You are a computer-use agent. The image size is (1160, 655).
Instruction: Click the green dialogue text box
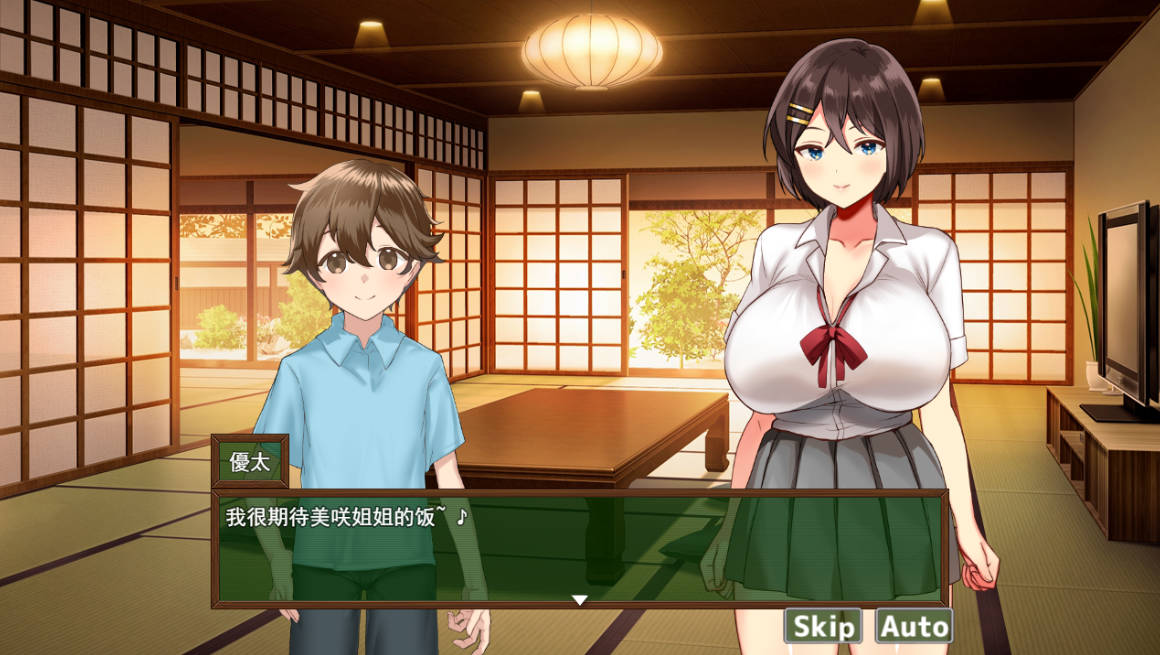click(579, 548)
